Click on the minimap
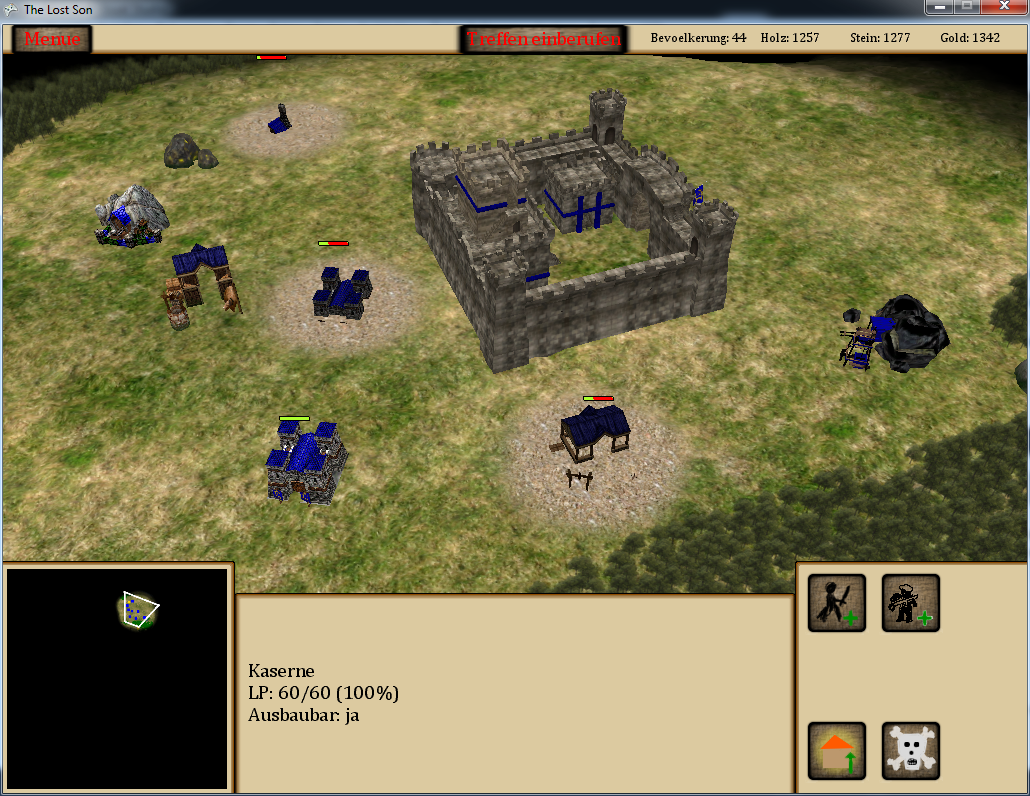Screen dimensions: 1030x796 [x=118, y=680]
